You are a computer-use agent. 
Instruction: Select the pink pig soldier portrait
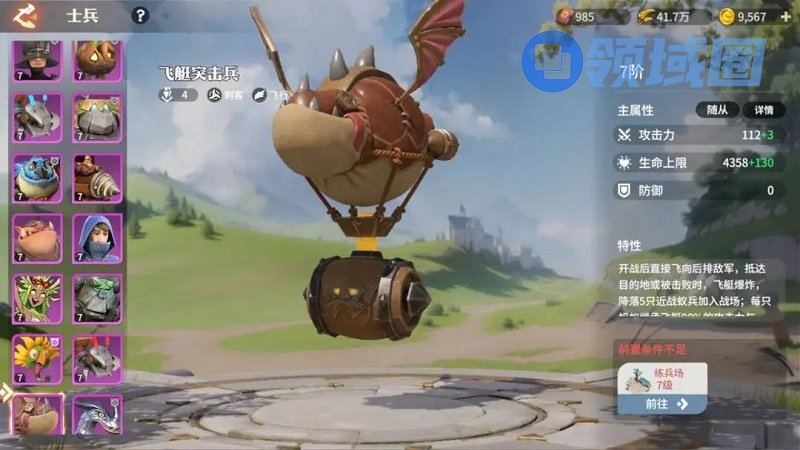click(38, 237)
